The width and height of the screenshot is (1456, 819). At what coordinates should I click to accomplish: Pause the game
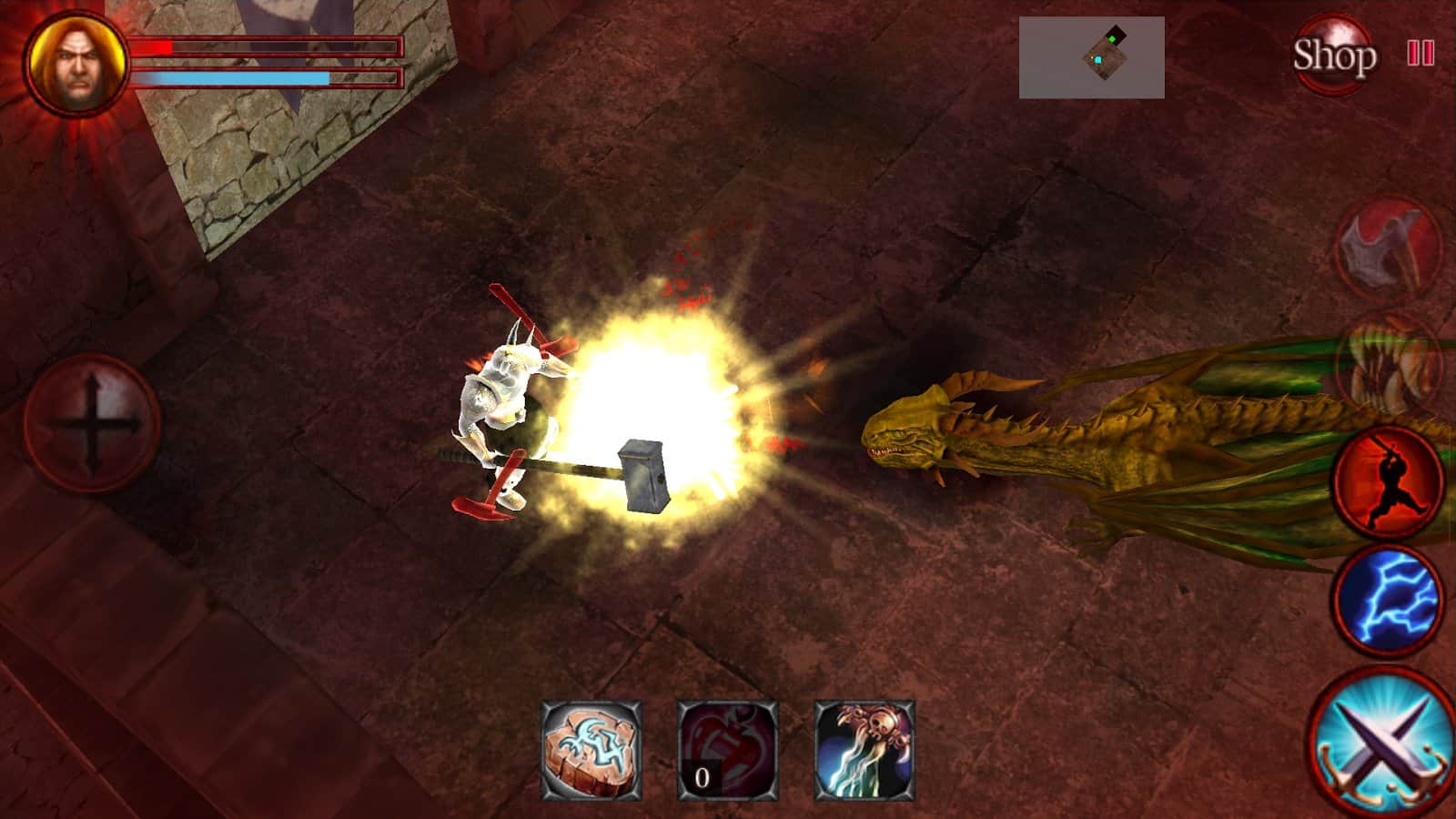pos(1420,53)
